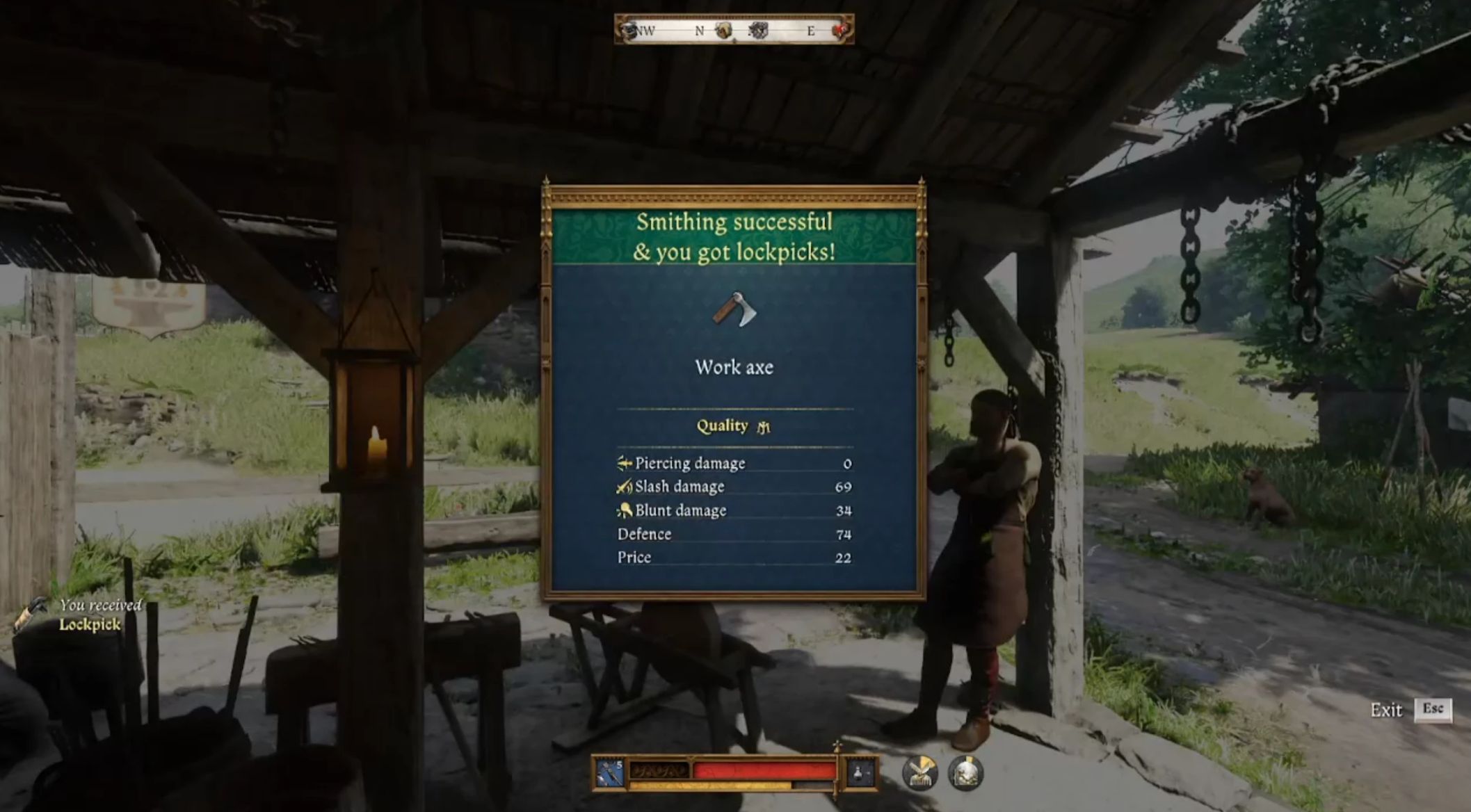This screenshot has height=812, width=1471.
Task: Click the lockpick received notification
Action: [89, 615]
